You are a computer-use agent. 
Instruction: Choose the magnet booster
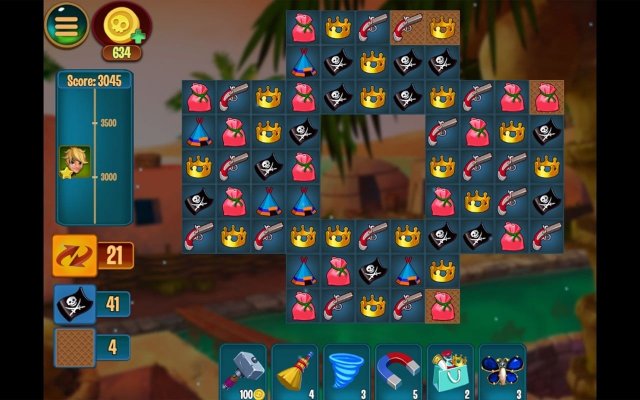(398, 371)
